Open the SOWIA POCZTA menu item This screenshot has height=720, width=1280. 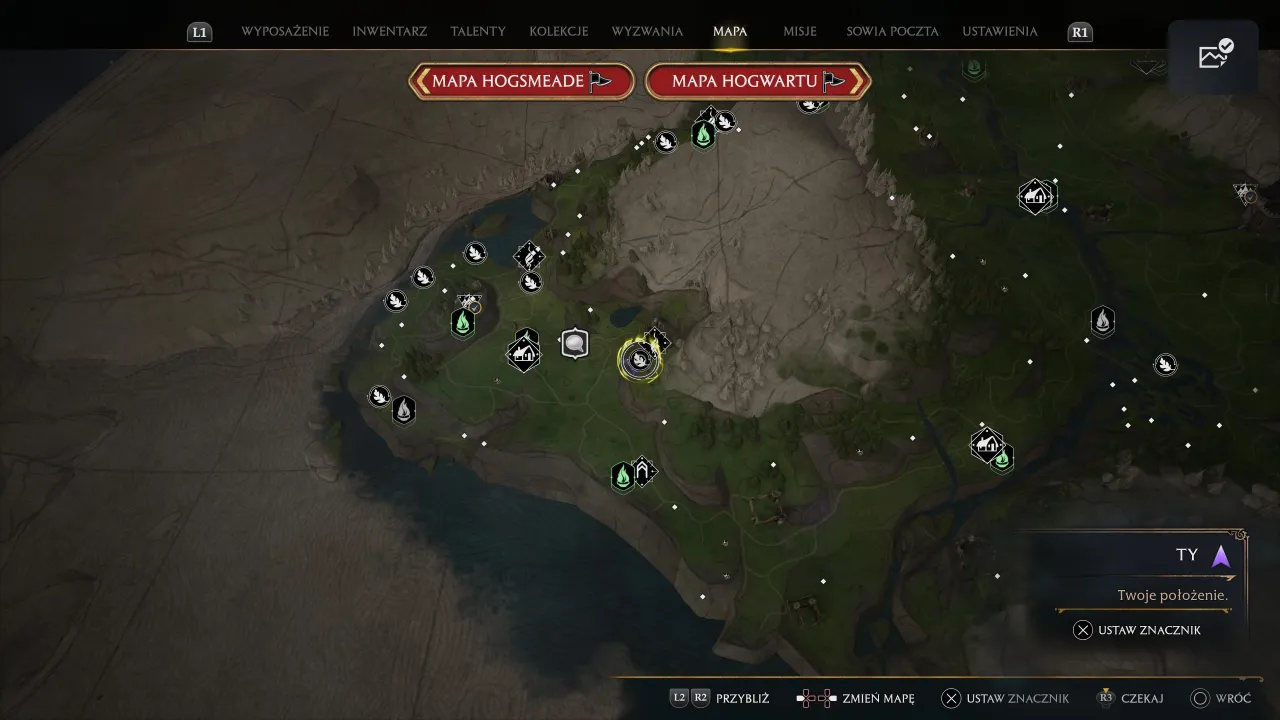891,31
